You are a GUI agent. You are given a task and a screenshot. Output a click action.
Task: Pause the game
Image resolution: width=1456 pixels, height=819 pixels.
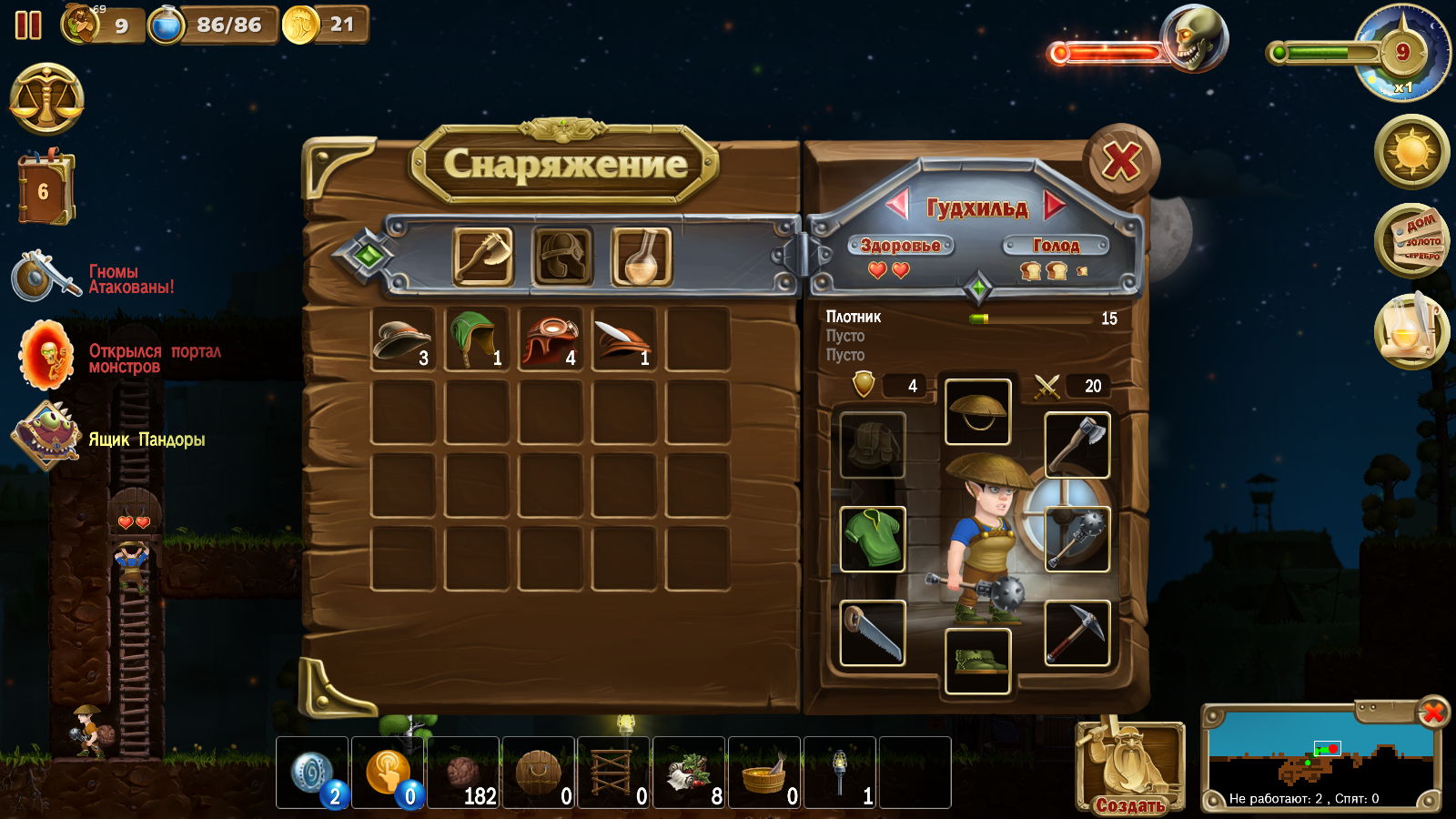tap(28, 25)
